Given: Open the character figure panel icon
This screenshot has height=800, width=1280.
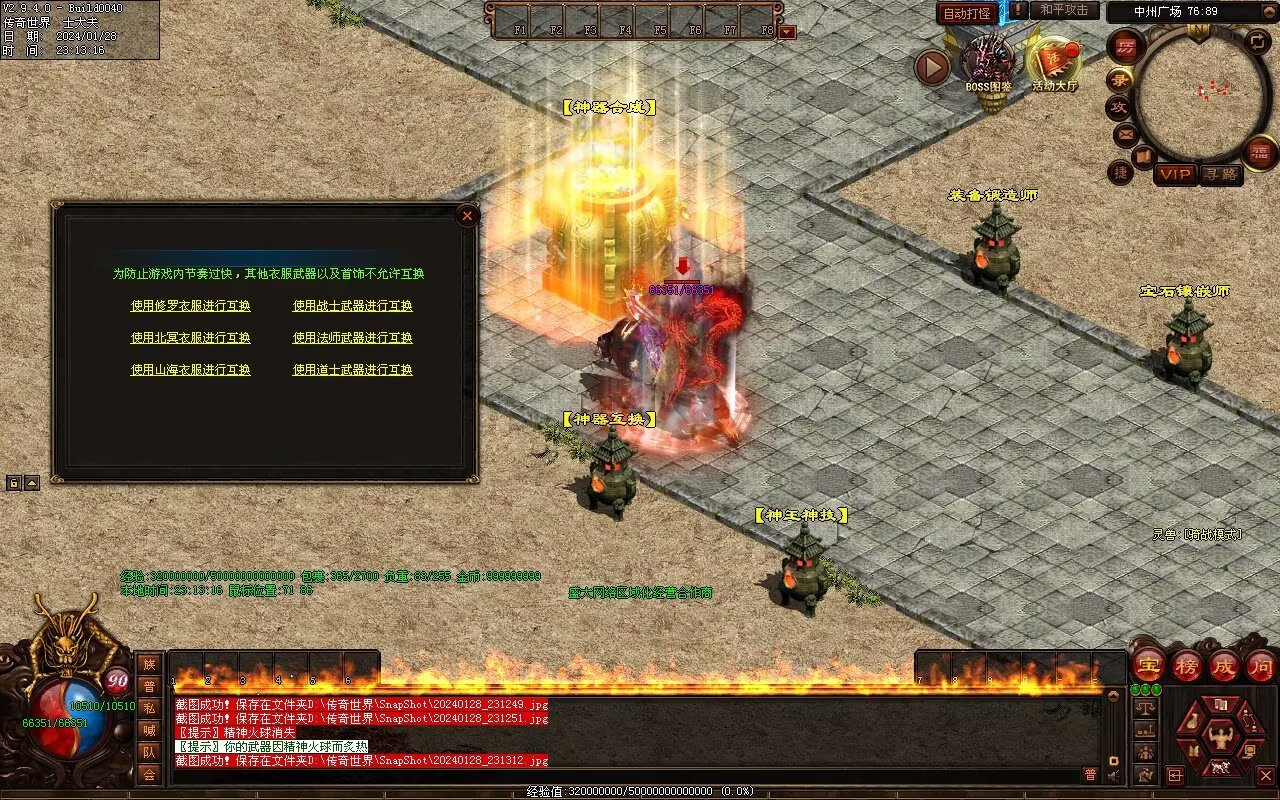Looking at the screenshot, I should click(1219, 740).
